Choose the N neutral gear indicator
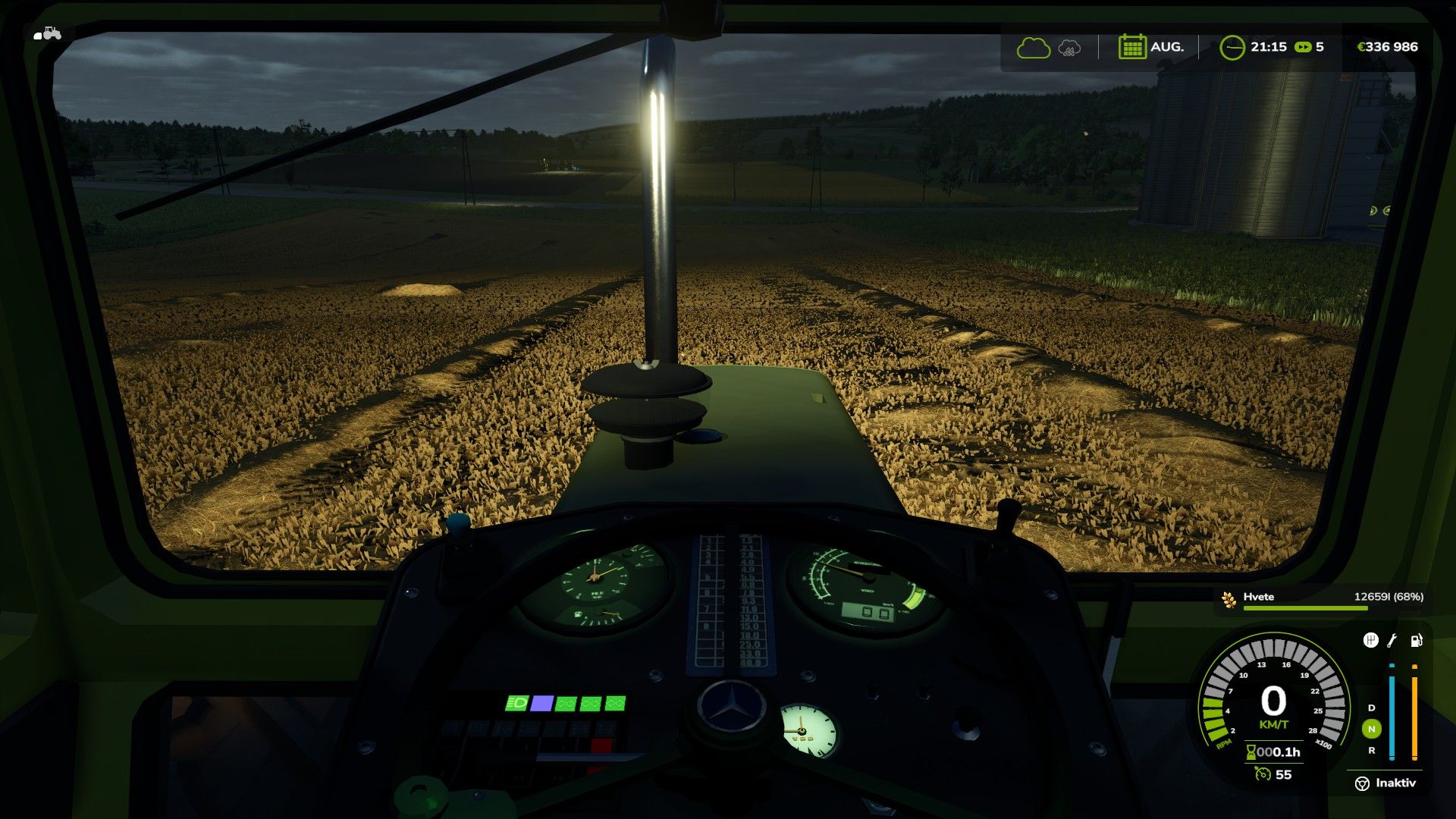 coord(1371,729)
